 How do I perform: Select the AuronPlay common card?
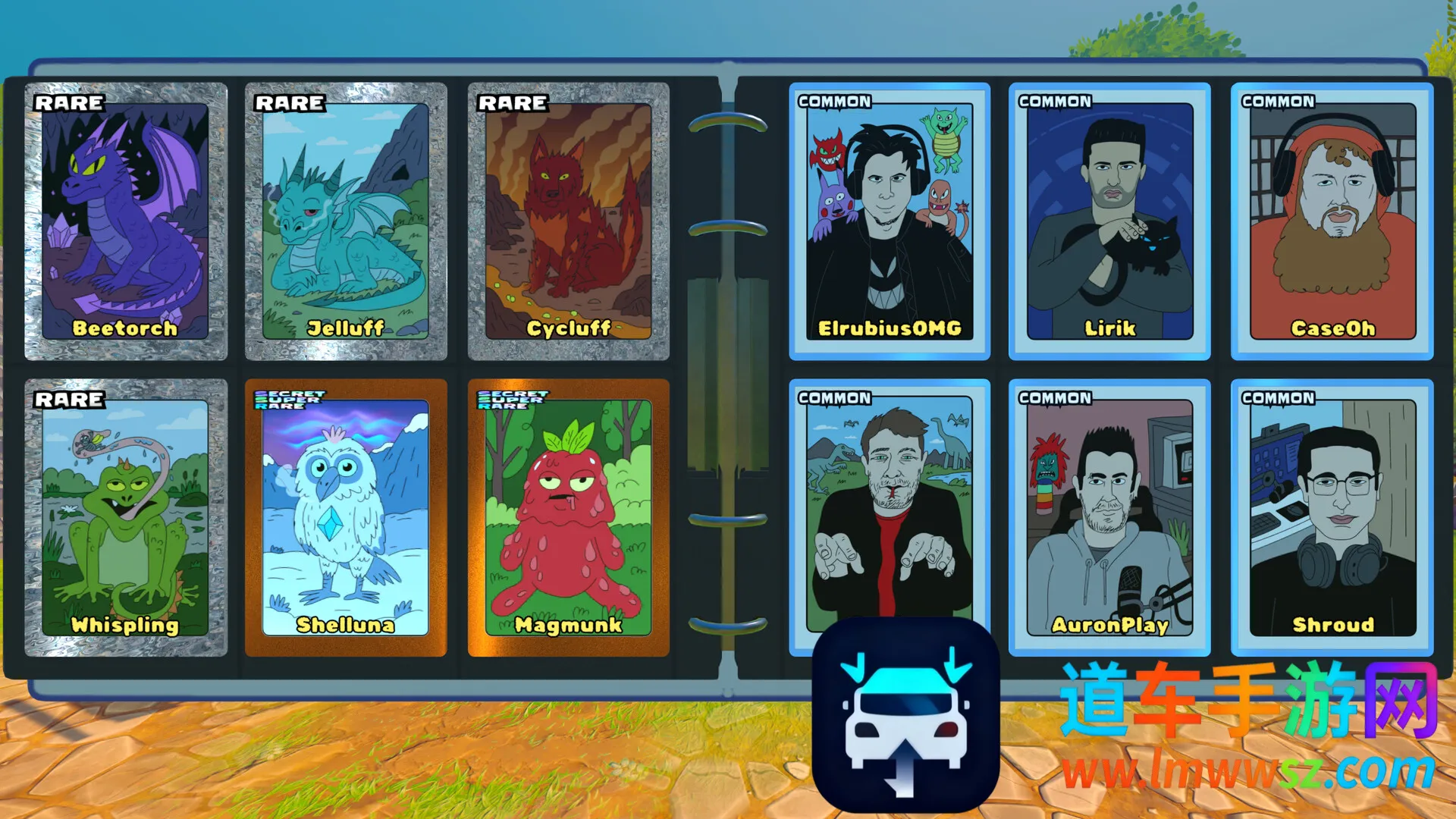point(1109,517)
